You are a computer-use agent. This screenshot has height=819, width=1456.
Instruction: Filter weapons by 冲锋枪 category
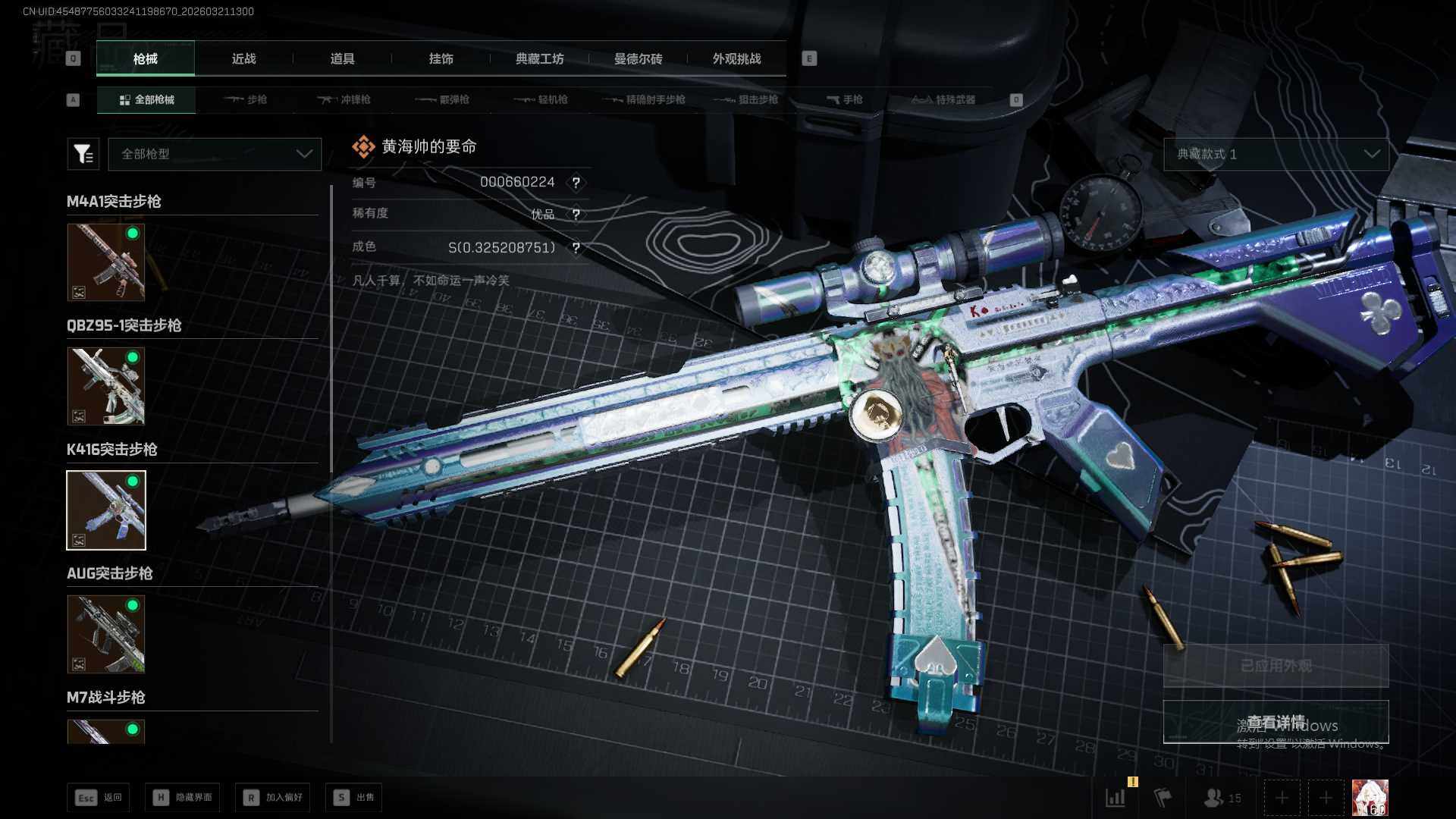click(x=344, y=99)
